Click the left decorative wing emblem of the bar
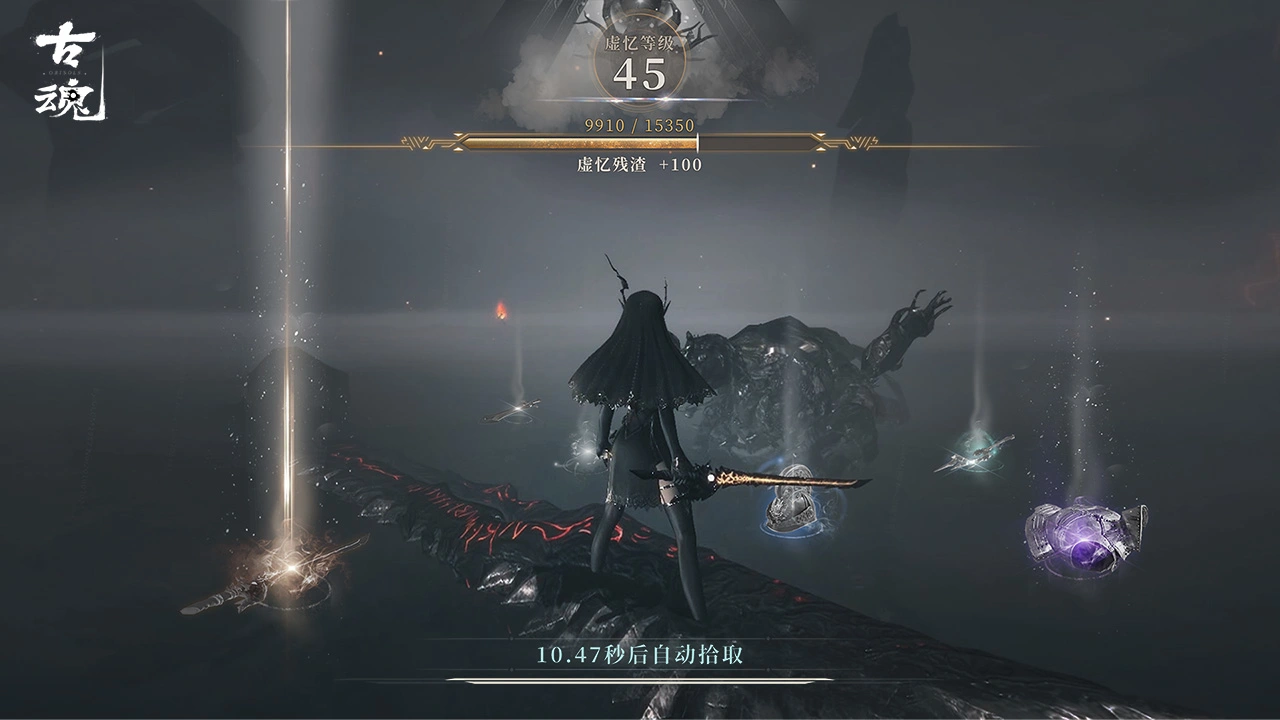The image size is (1280, 720). 420,143
